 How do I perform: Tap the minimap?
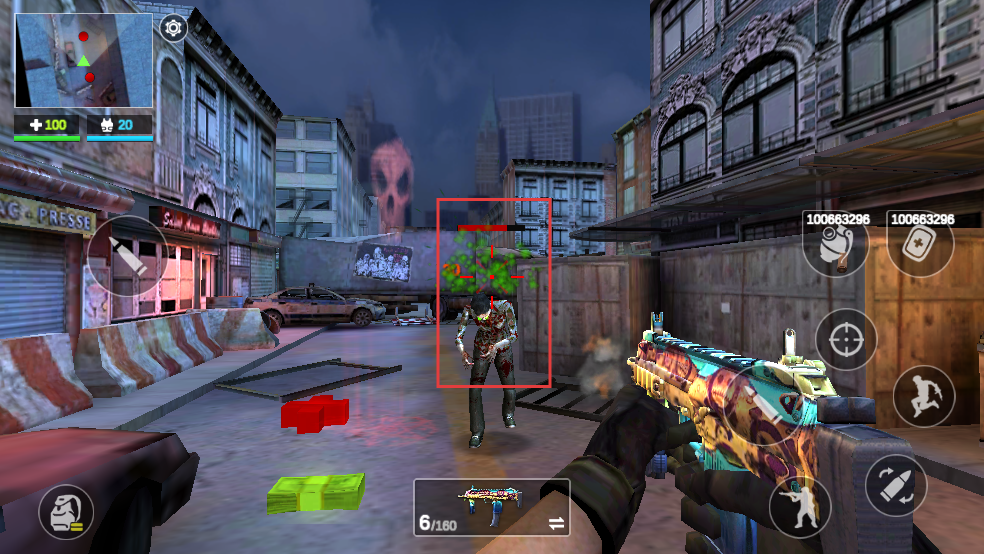(84, 61)
